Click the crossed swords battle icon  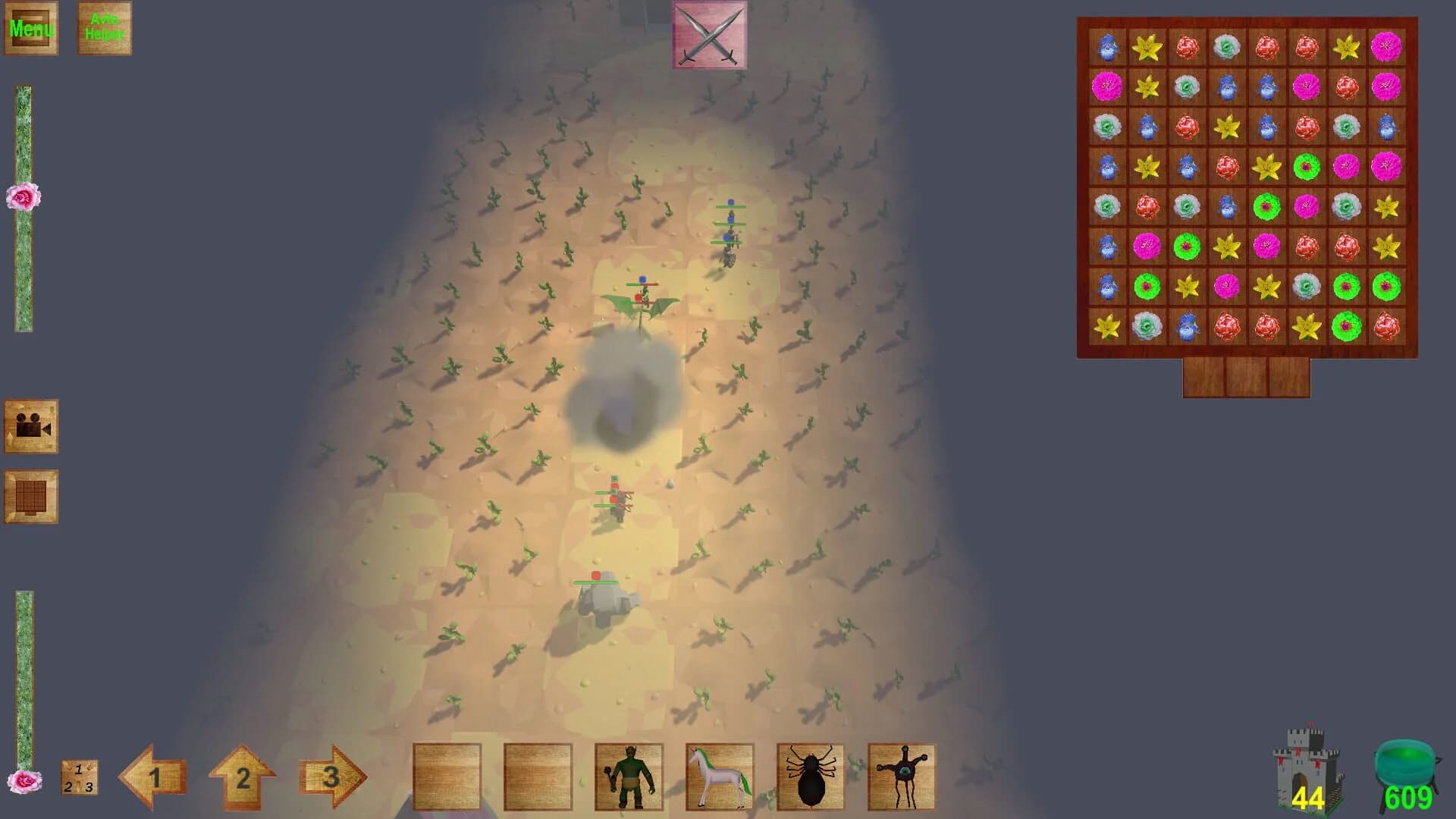click(708, 36)
